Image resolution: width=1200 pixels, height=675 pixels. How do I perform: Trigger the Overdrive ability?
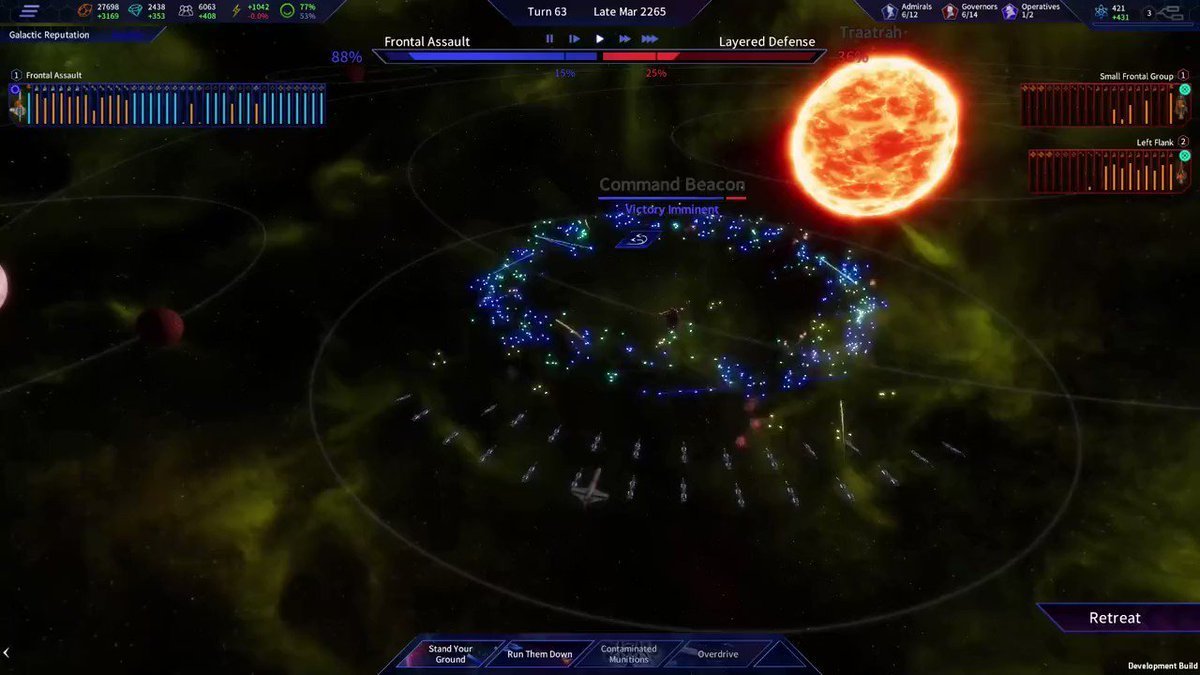click(717, 654)
